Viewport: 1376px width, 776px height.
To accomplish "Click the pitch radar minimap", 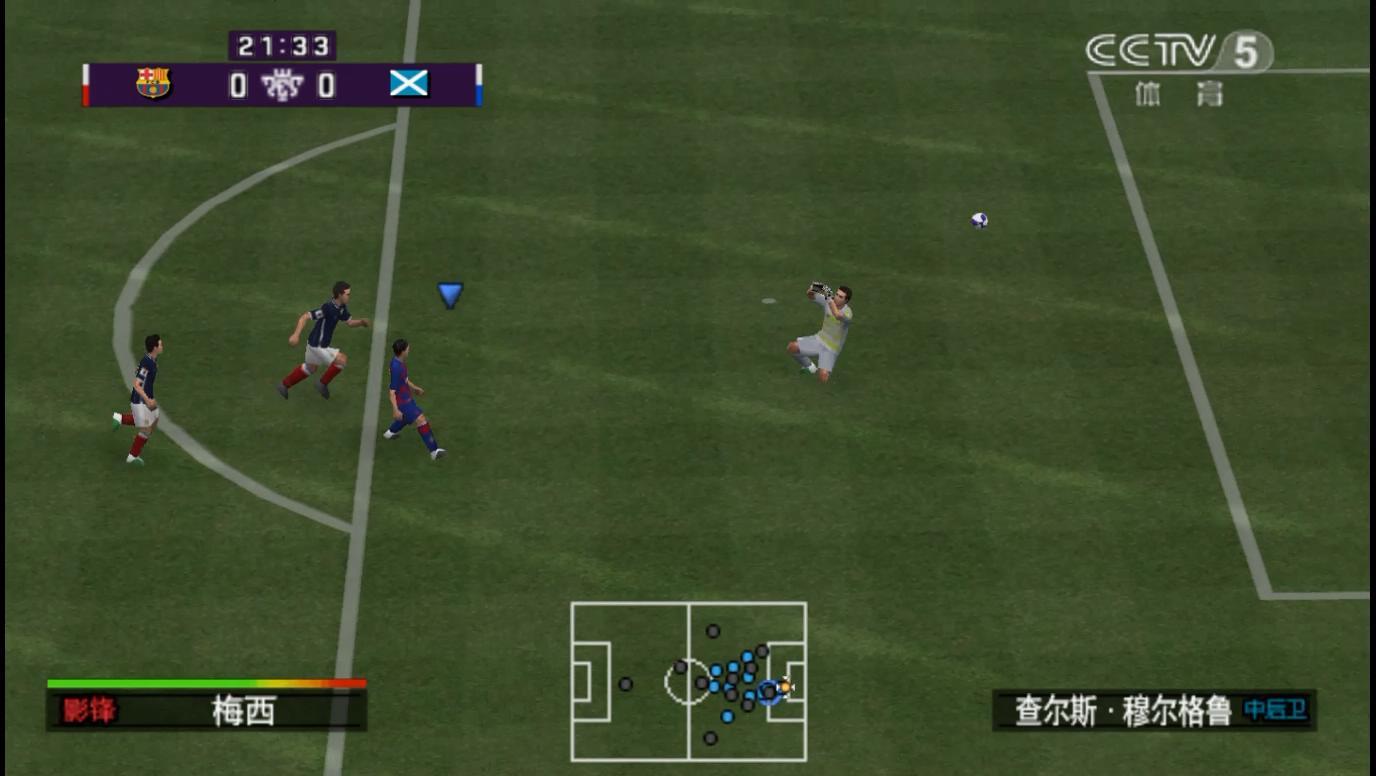I will click(688, 681).
